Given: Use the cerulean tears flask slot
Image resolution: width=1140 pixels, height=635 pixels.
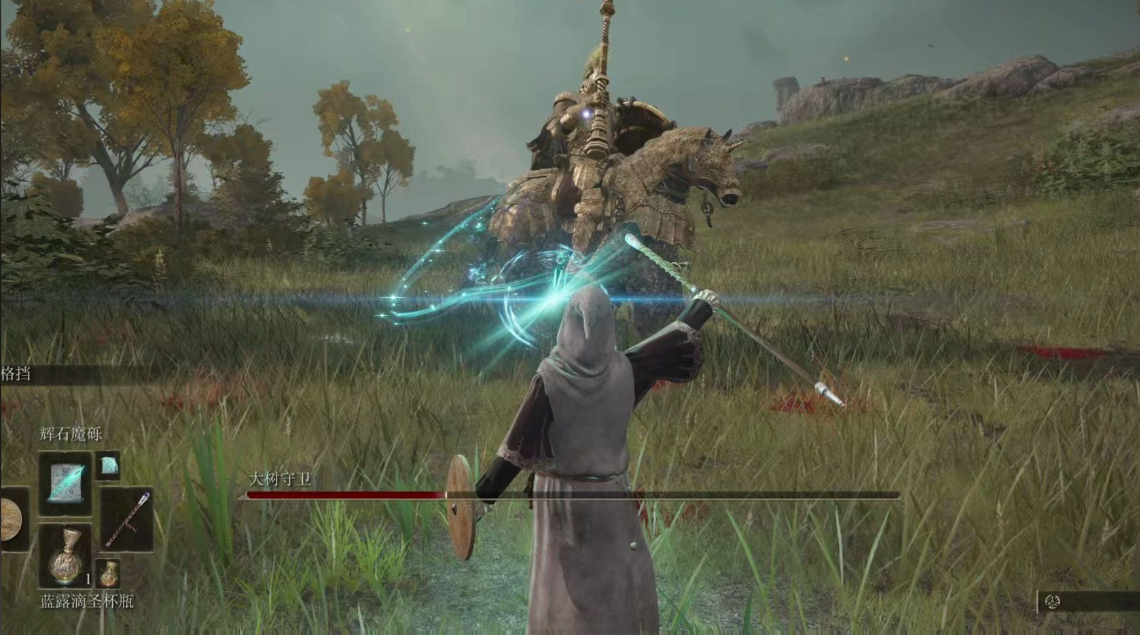Looking at the screenshot, I should pyautogui.click(x=65, y=556).
